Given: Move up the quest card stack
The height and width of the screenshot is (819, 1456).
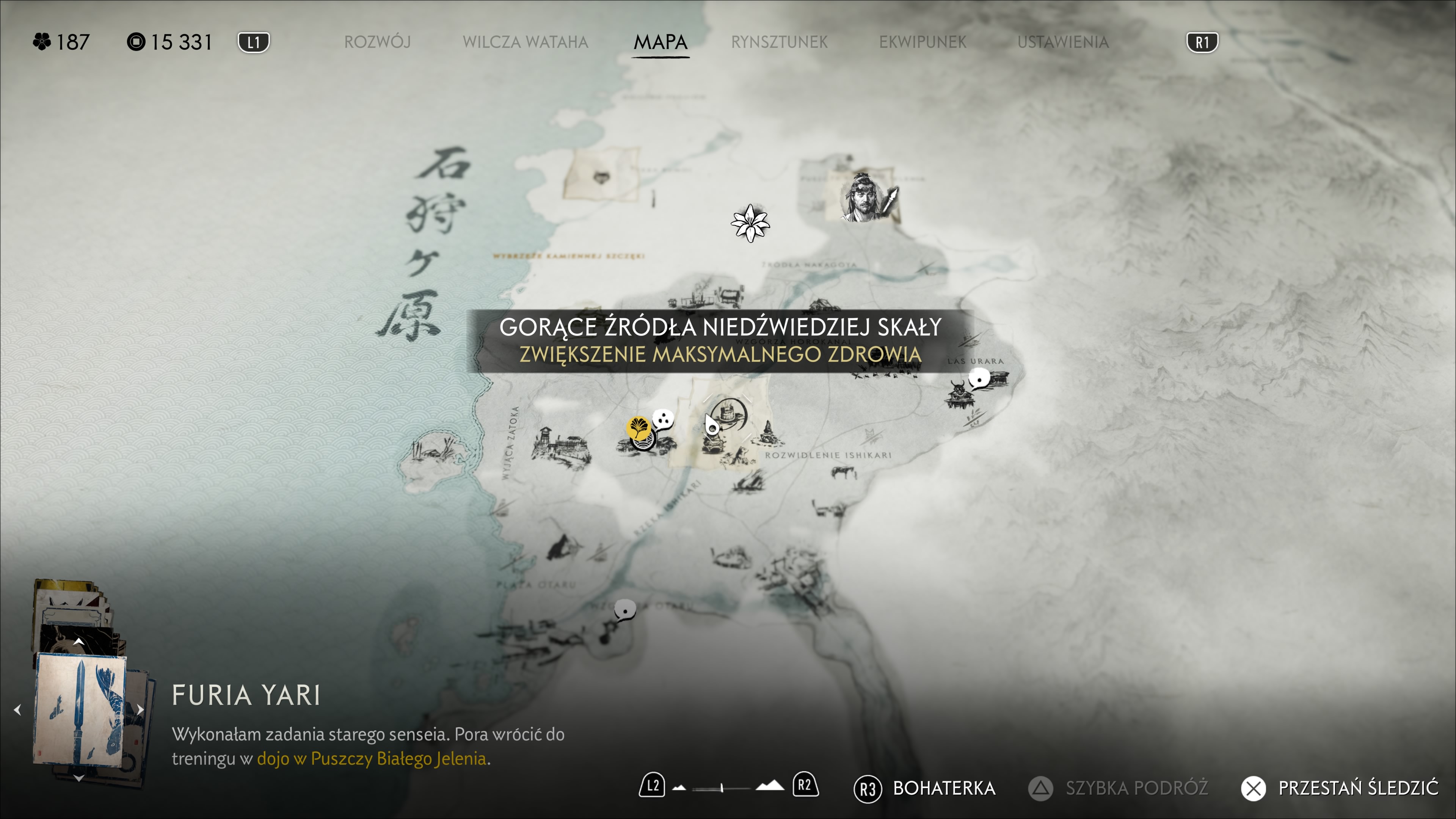Looking at the screenshot, I should tap(78, 642).
